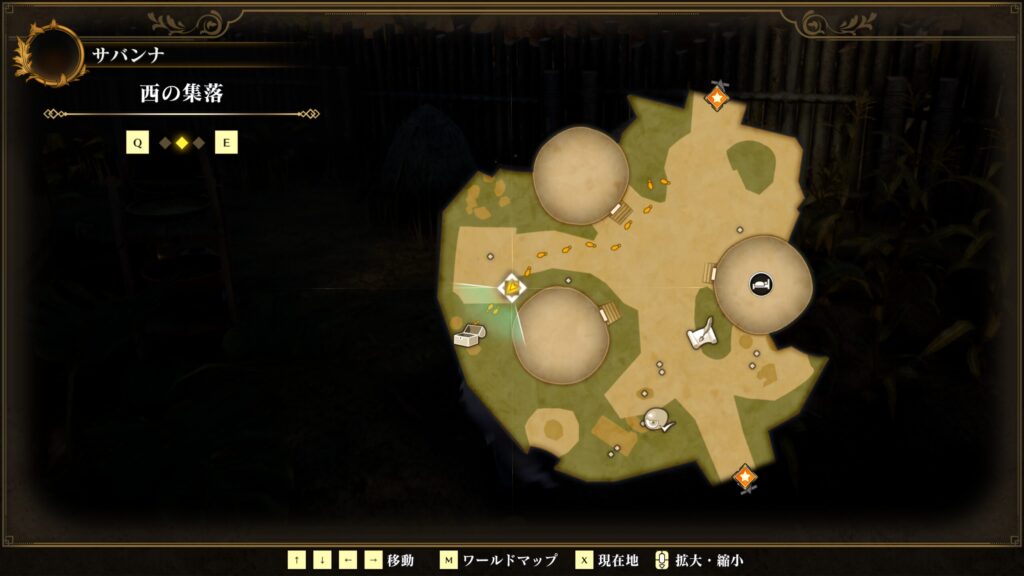Click the white round pot-shaped map marker

pyautogui.click(x=657, y=420)
